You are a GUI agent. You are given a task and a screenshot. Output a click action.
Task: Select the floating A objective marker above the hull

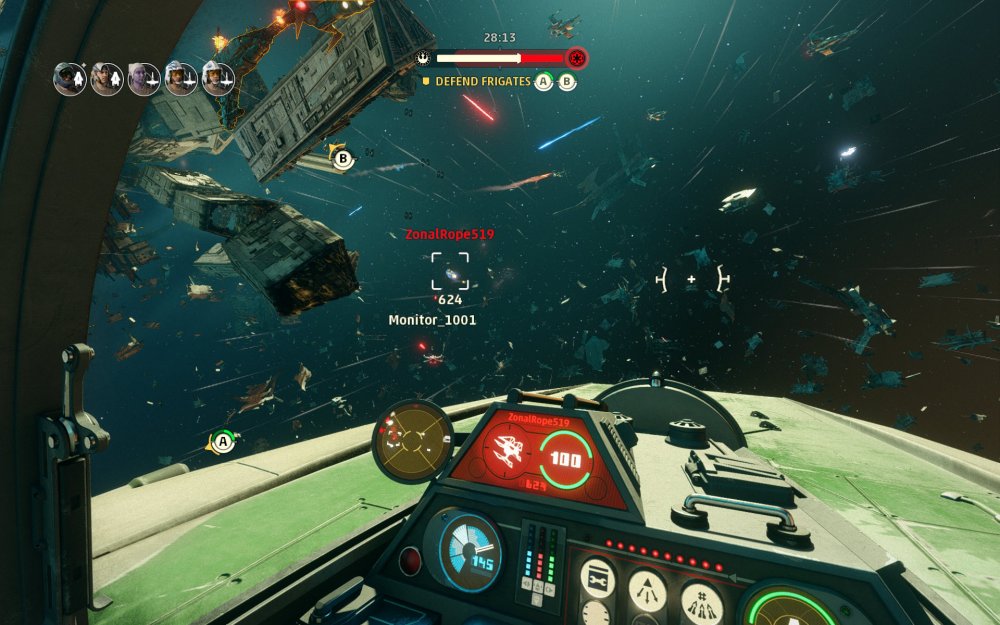click(x=223, y=440)
